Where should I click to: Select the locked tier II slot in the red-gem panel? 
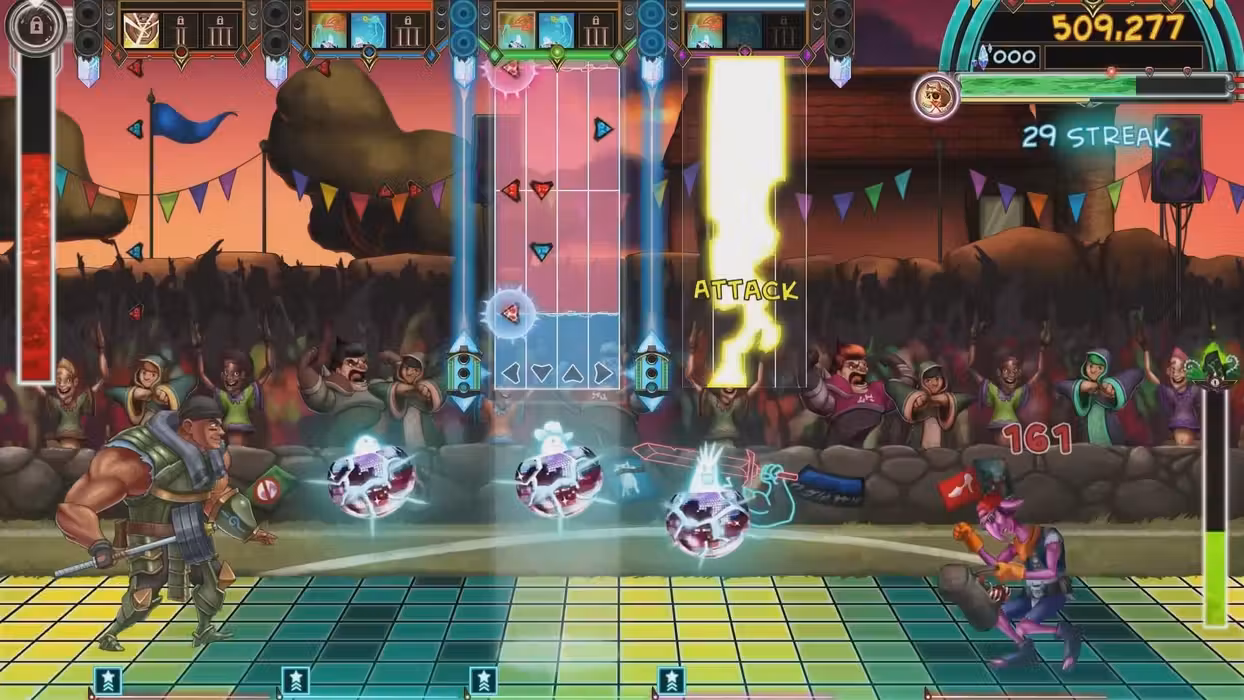[x=181, y=30]
